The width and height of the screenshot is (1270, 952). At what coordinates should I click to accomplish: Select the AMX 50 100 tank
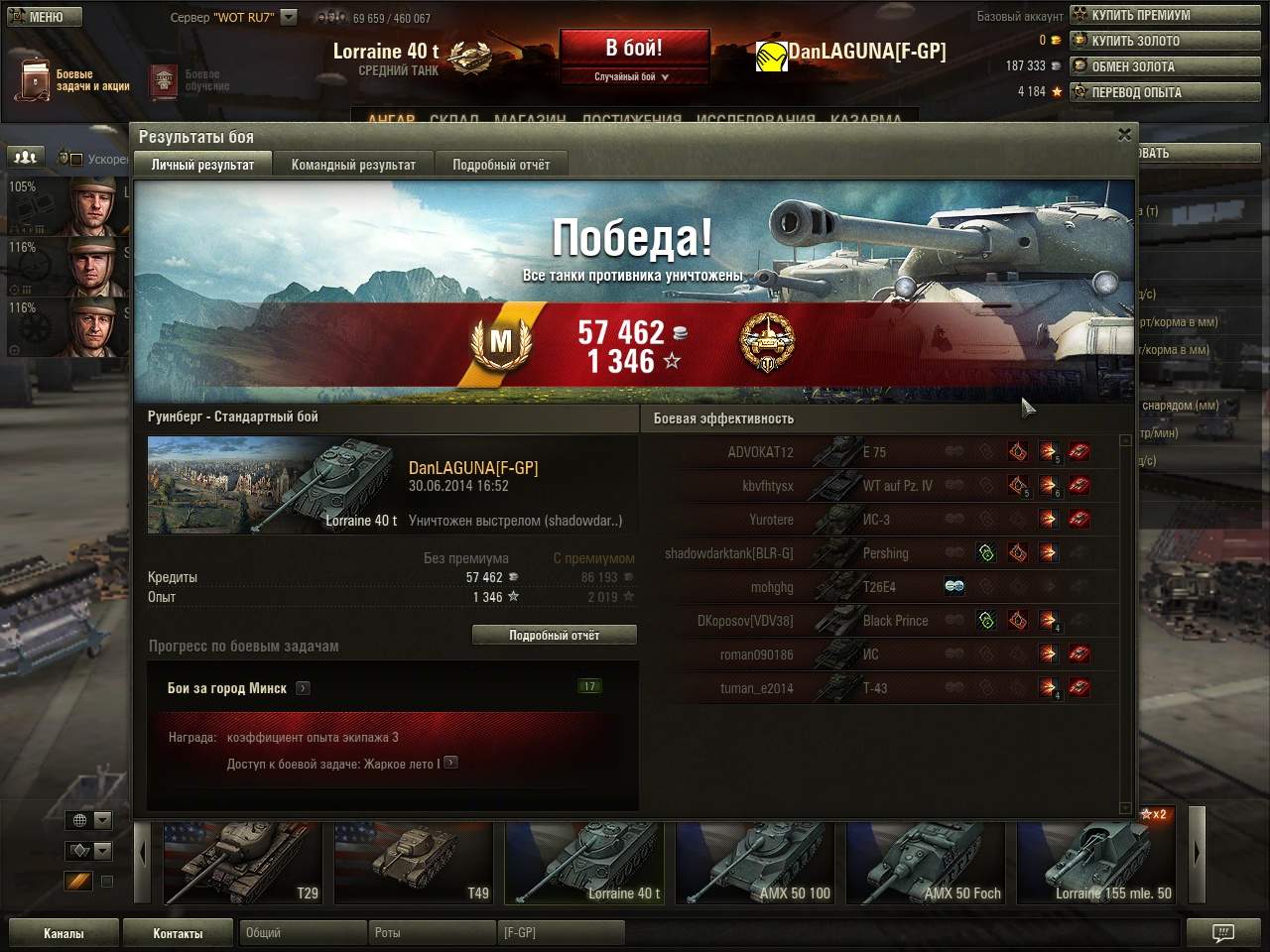[754, 863]
